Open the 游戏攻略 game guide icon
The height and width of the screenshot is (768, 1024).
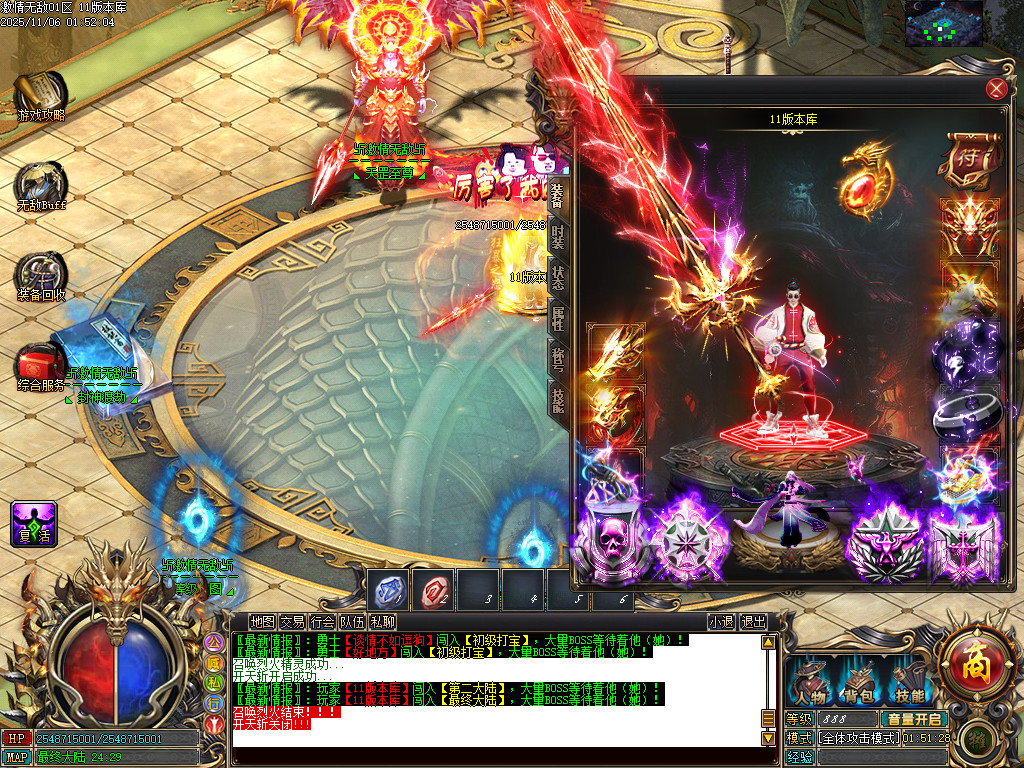tap(41, 95)
